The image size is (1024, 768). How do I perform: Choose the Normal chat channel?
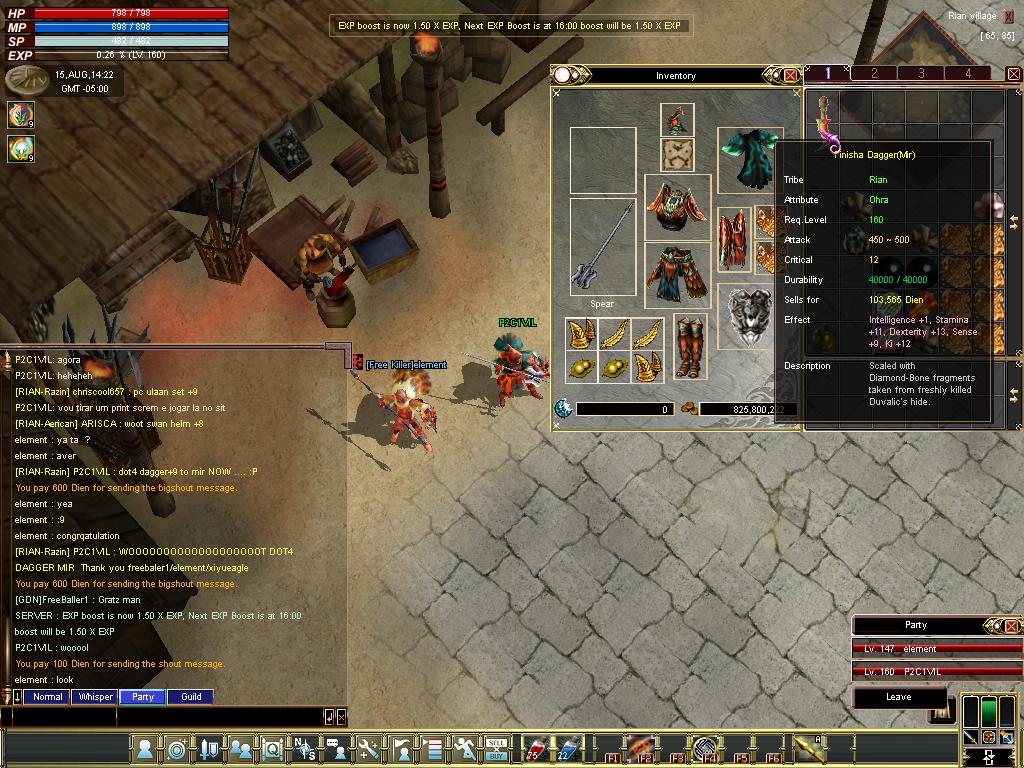pyautogui.click(x=47, y=697)
